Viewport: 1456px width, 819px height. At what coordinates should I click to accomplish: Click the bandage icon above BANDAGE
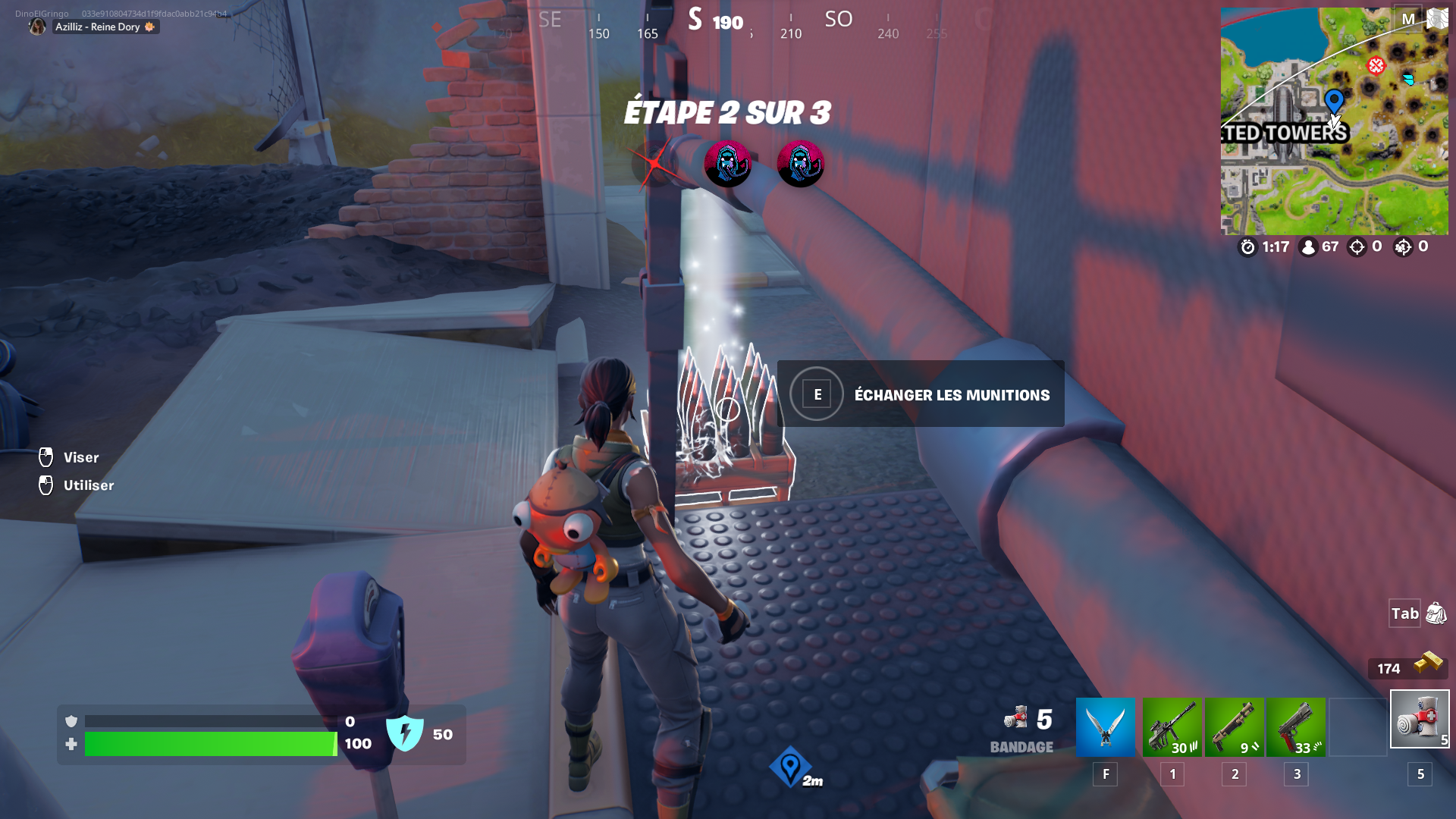(x=1017, y=717)
